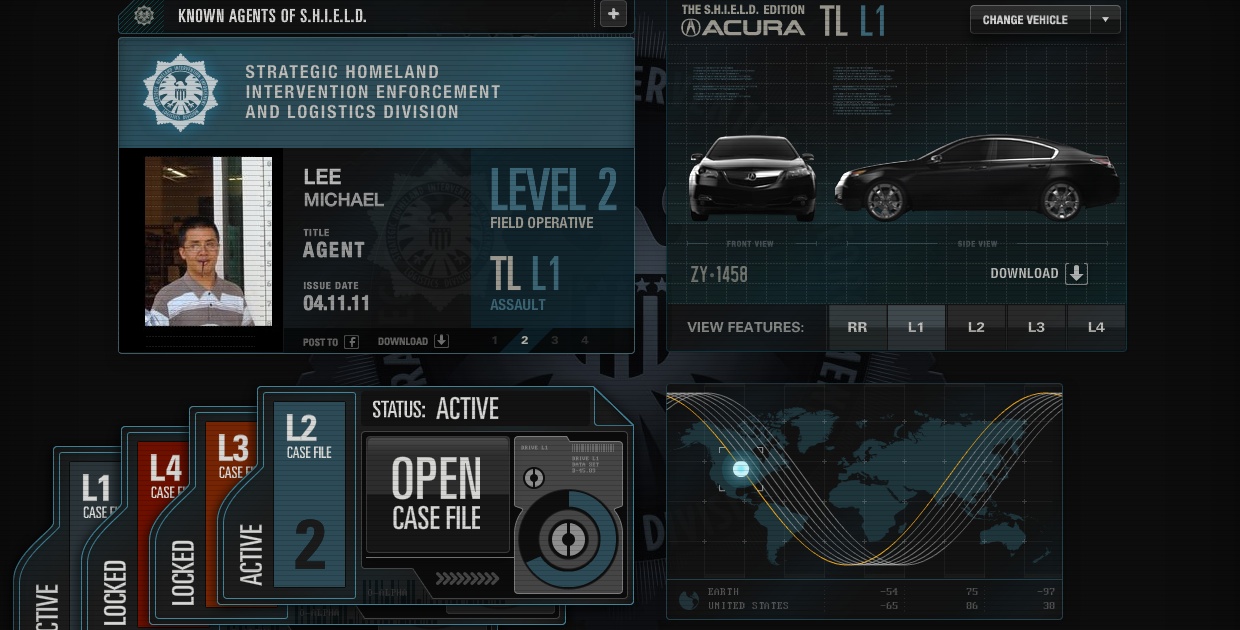Click the Open Case File button
This screenshot has width=1240, height=630.
(437, 494)
